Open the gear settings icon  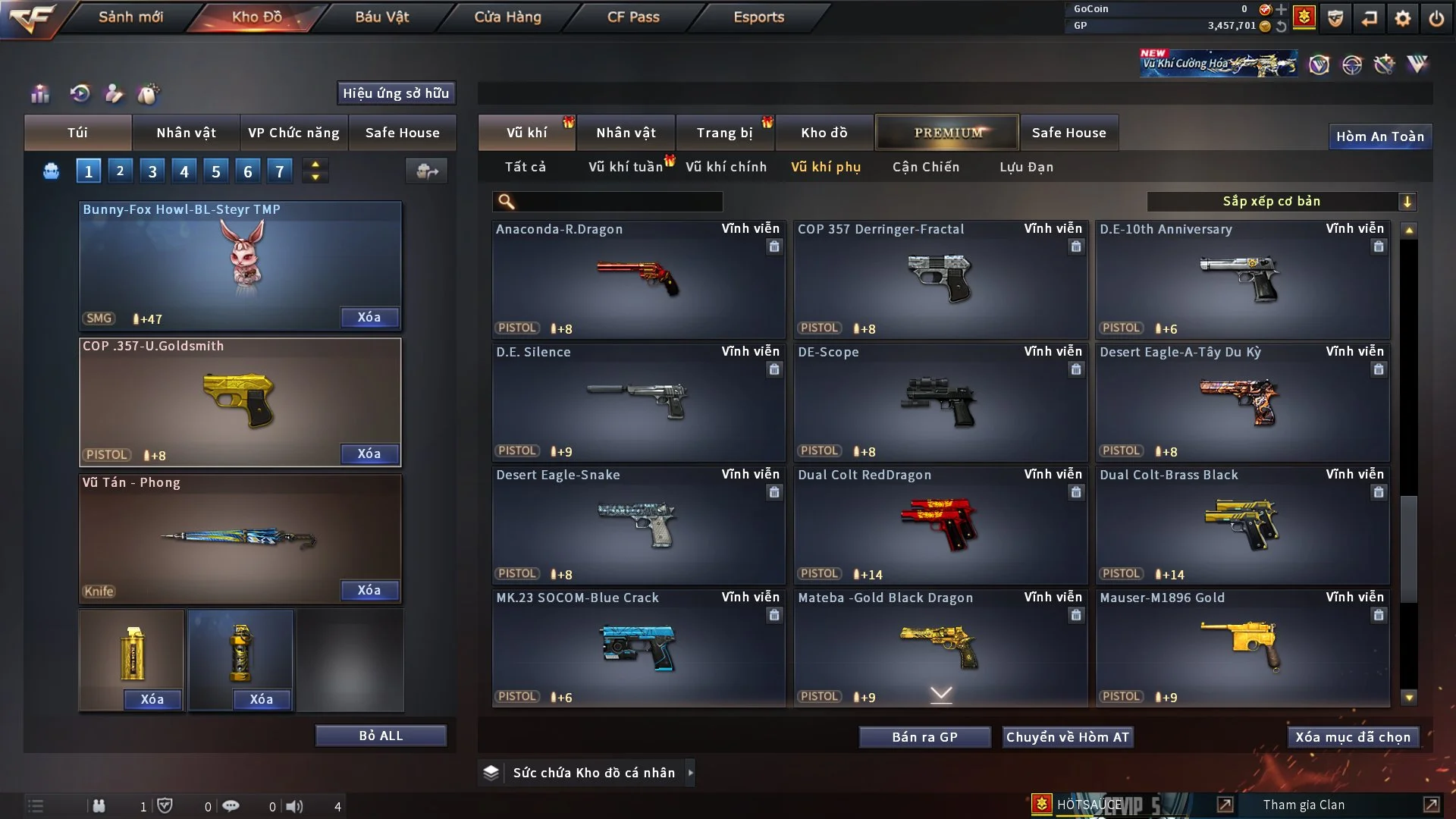[1402, 18]
